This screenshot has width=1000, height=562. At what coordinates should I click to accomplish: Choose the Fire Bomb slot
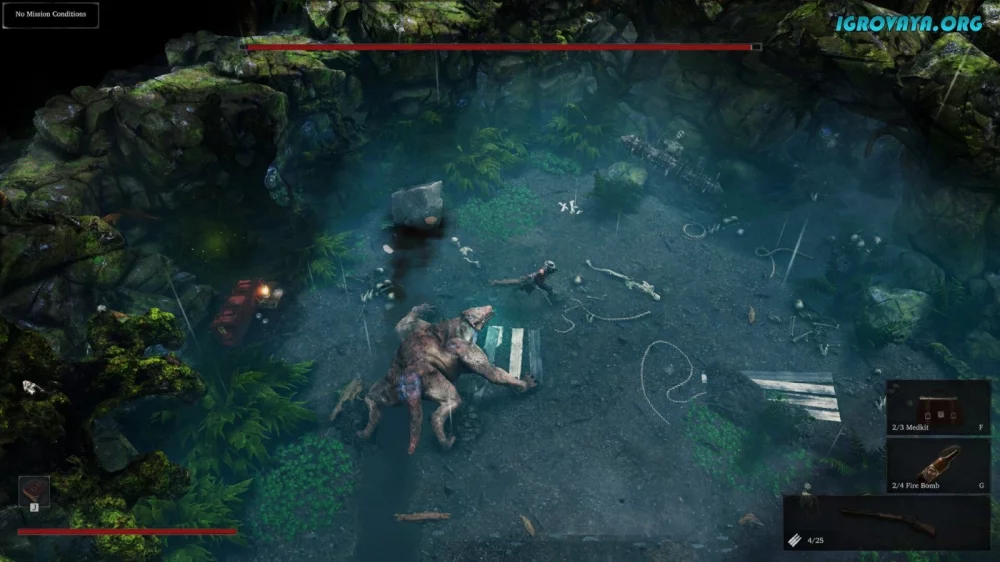pos(937,465)
